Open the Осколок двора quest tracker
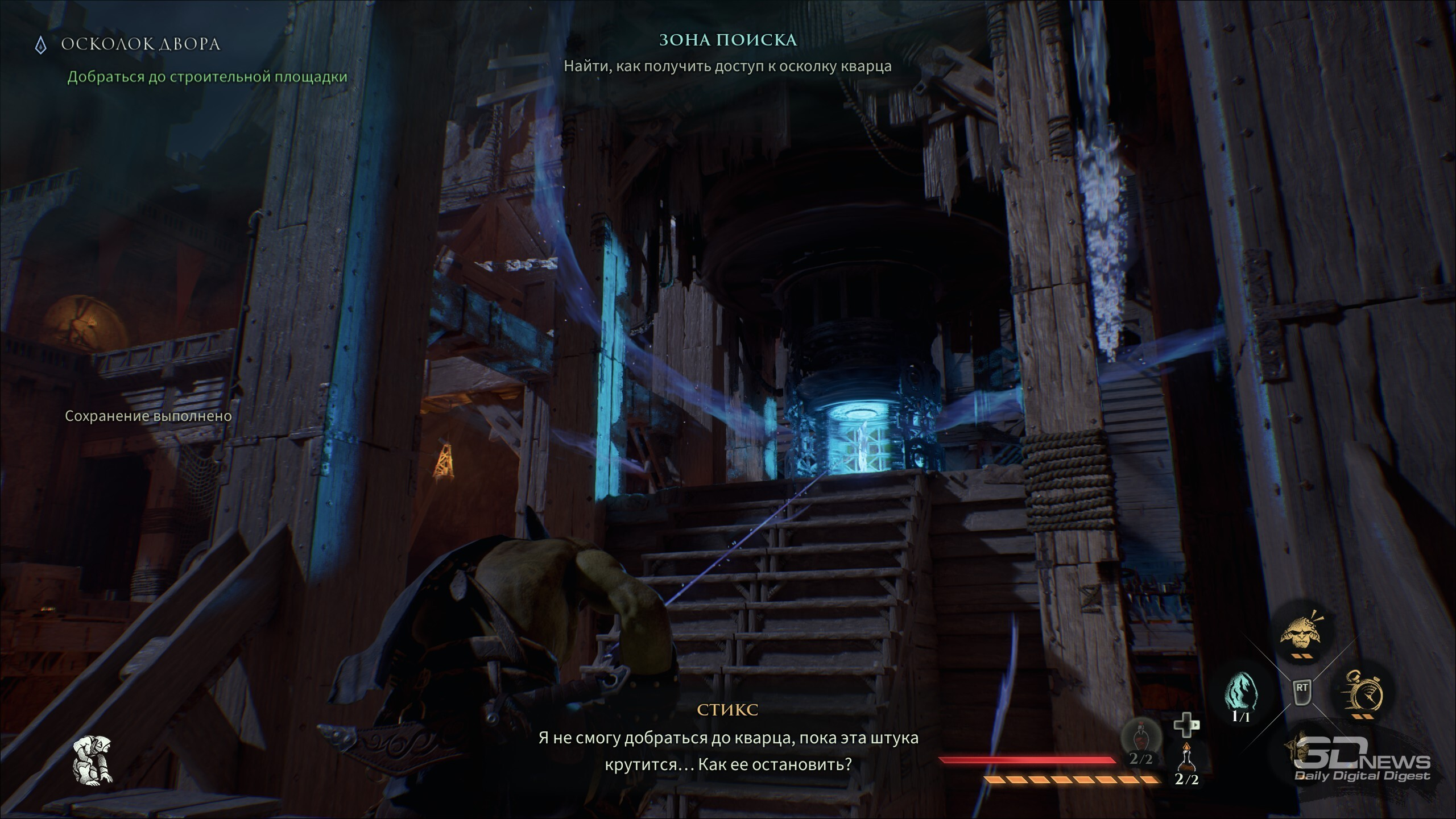1456x819 pixels. 140,44
